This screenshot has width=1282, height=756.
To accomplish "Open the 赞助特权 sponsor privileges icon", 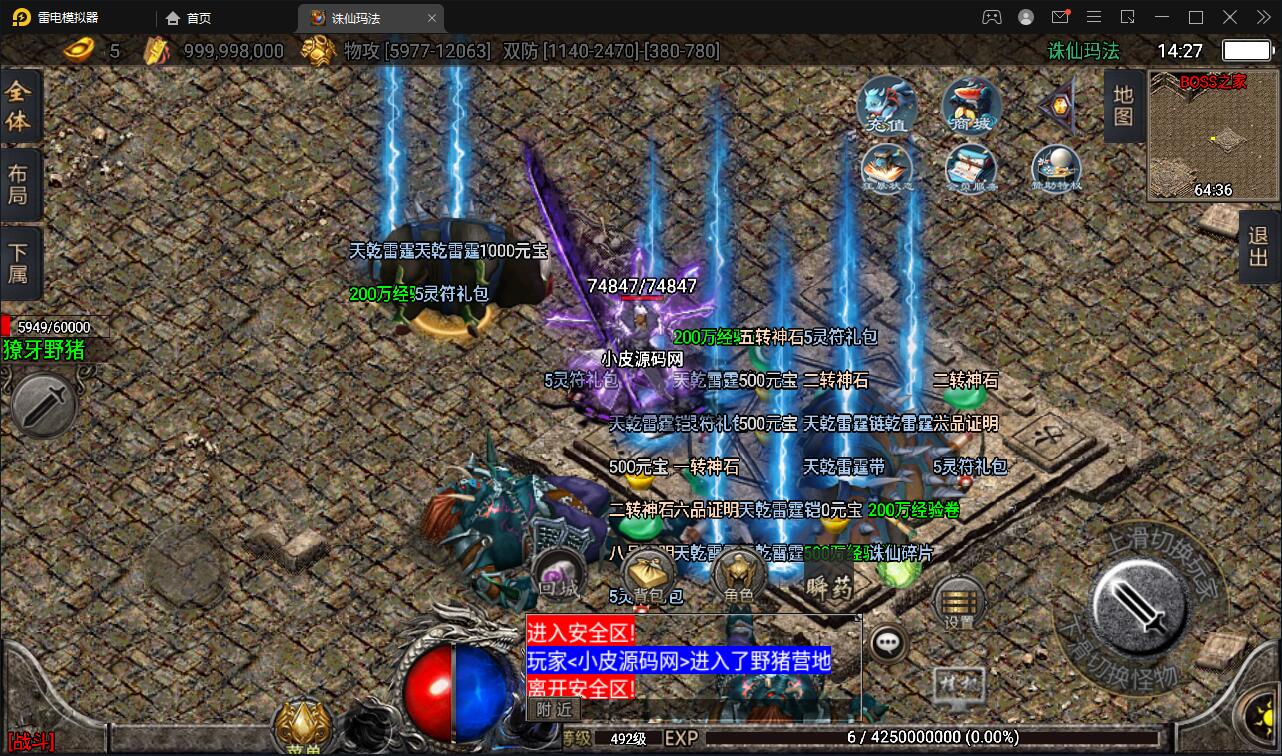I will (x=1056, y=167).
